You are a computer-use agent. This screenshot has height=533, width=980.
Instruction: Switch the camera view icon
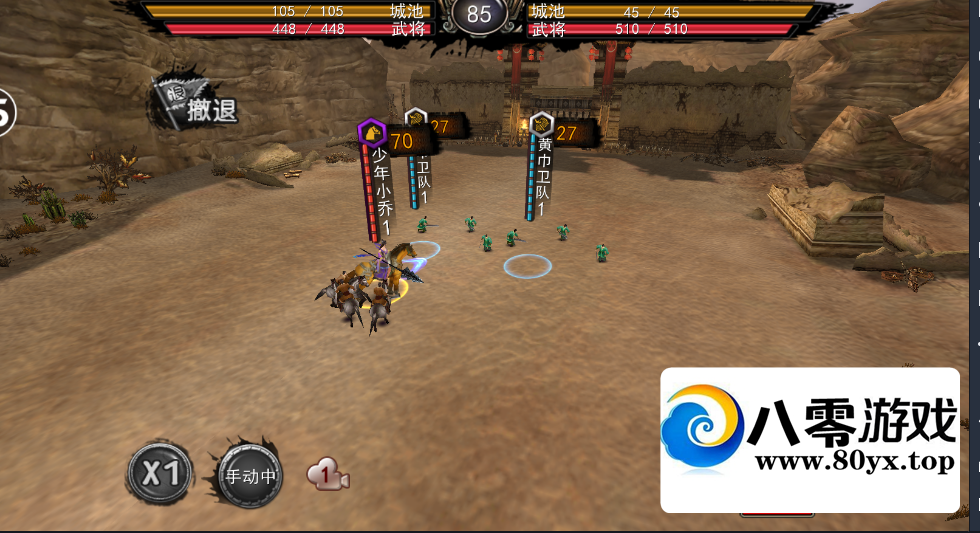[x=328, y=475]
